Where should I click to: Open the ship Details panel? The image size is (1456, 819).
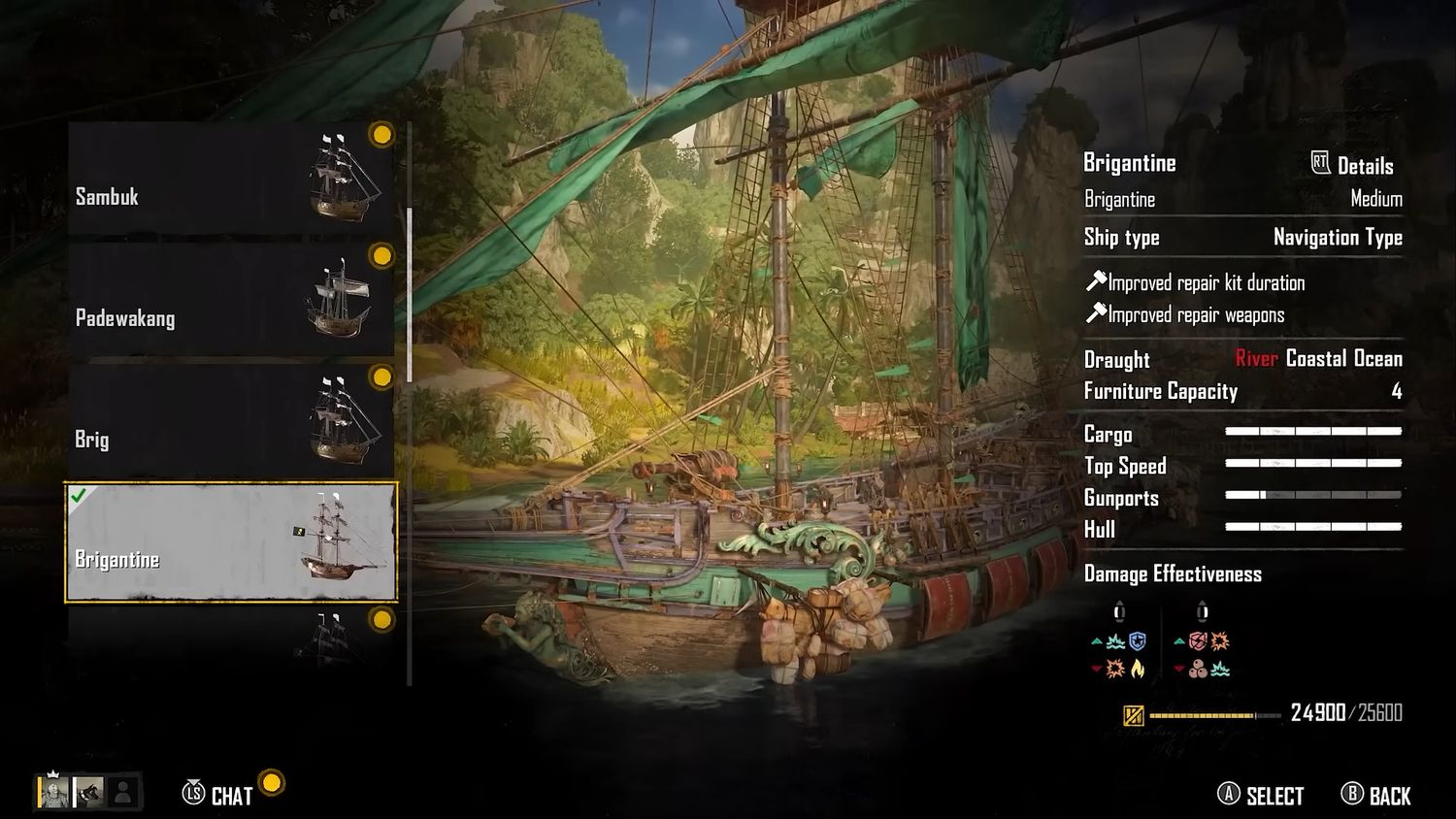click(x=1352, y=165)
